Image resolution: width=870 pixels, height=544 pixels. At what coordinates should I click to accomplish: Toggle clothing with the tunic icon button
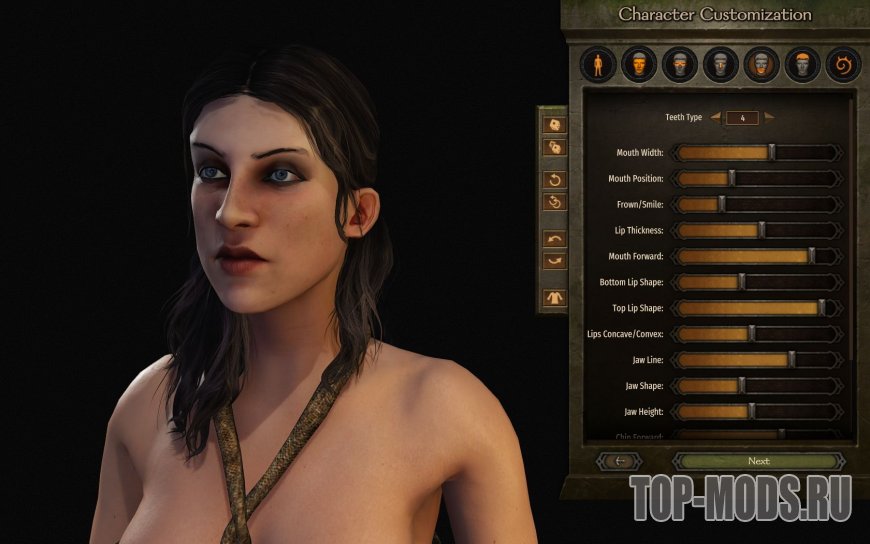(553, 297)
